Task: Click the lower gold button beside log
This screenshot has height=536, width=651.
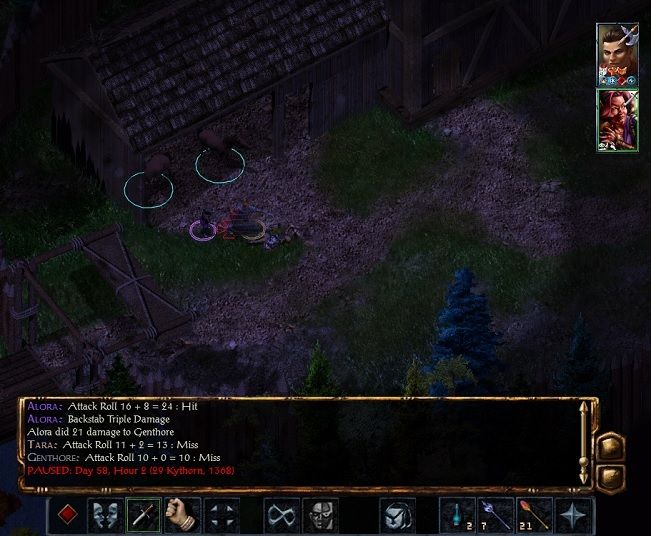Action: pos(610,476)
